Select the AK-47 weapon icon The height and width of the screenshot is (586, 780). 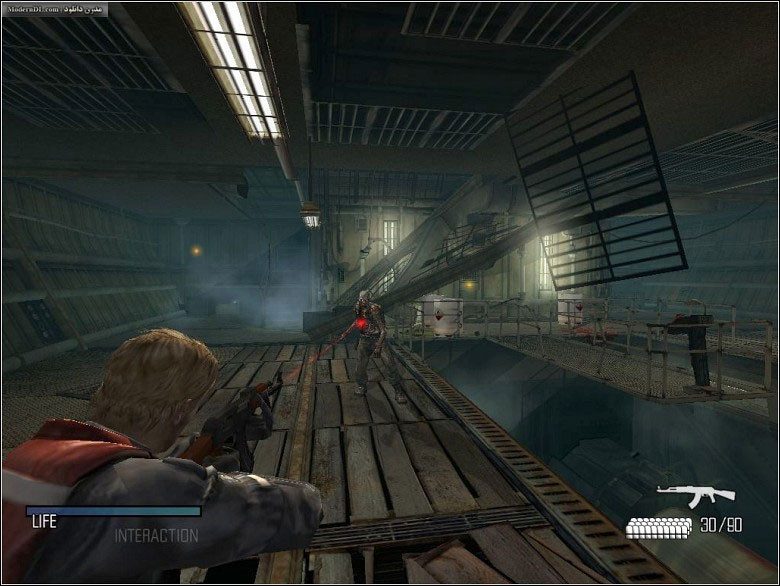[x=695, y=494]
